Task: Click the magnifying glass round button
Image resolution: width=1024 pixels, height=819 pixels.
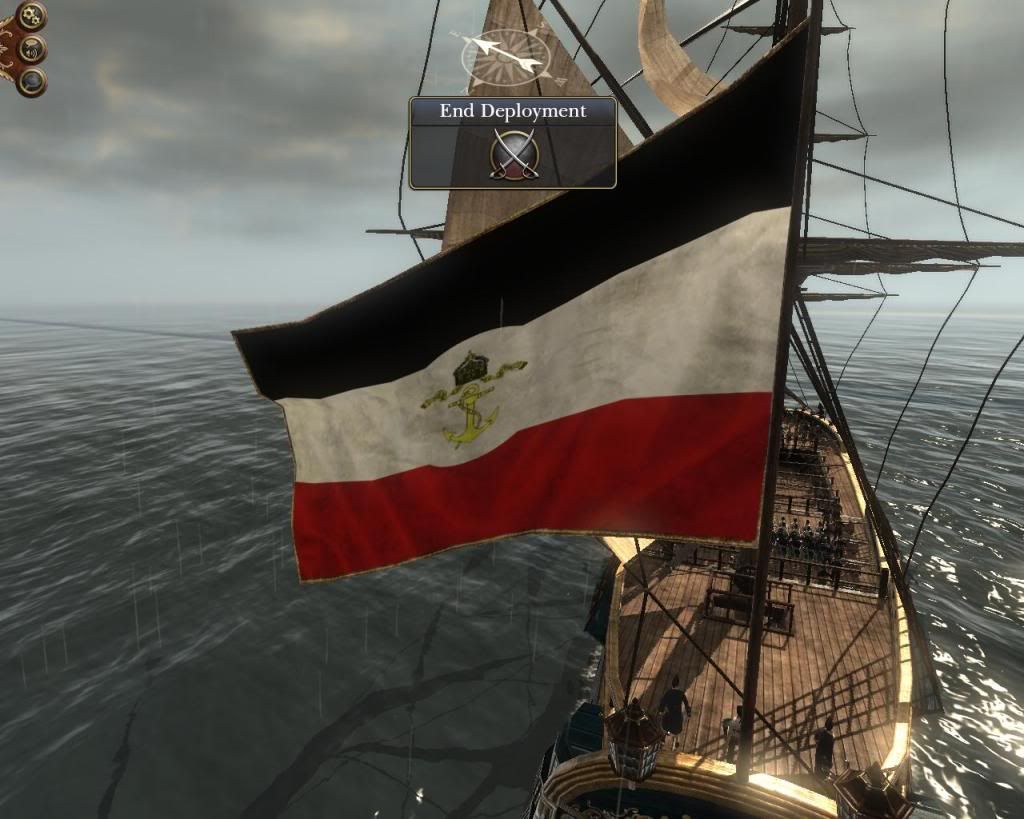Action: (x=32, y=81)
